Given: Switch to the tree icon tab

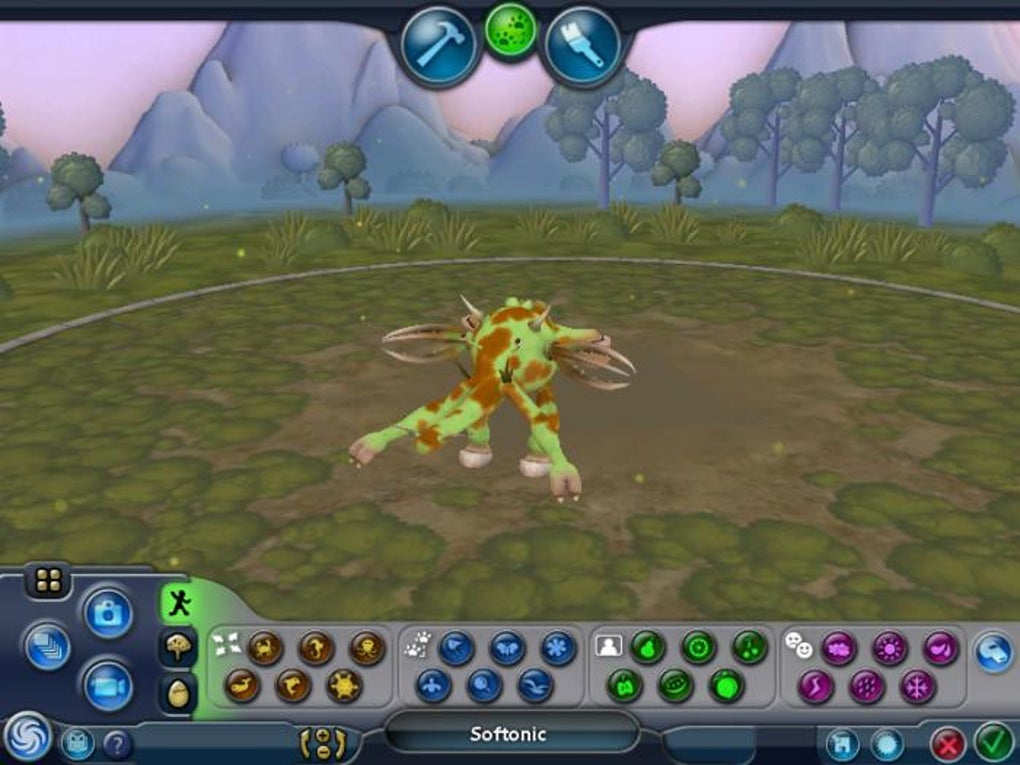Looking at the screenshot, I should coord(178,647).
